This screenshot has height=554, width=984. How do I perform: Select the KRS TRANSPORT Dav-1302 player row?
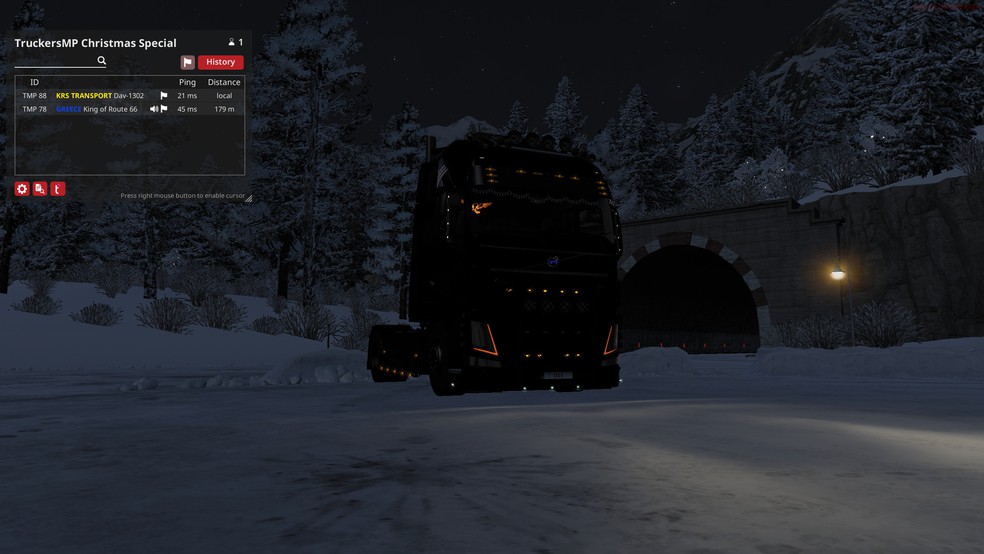[100, 96]
